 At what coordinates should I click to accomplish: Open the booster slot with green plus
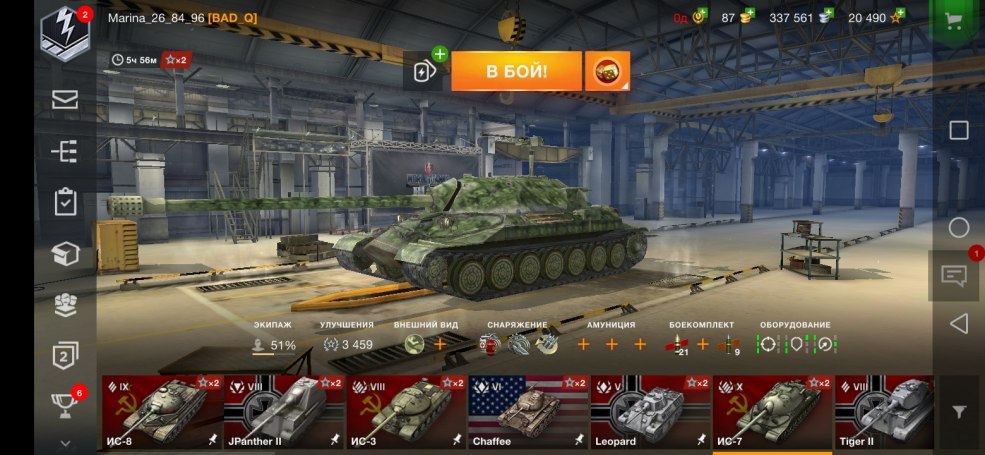pyautogui.click(x=425, y=71)
